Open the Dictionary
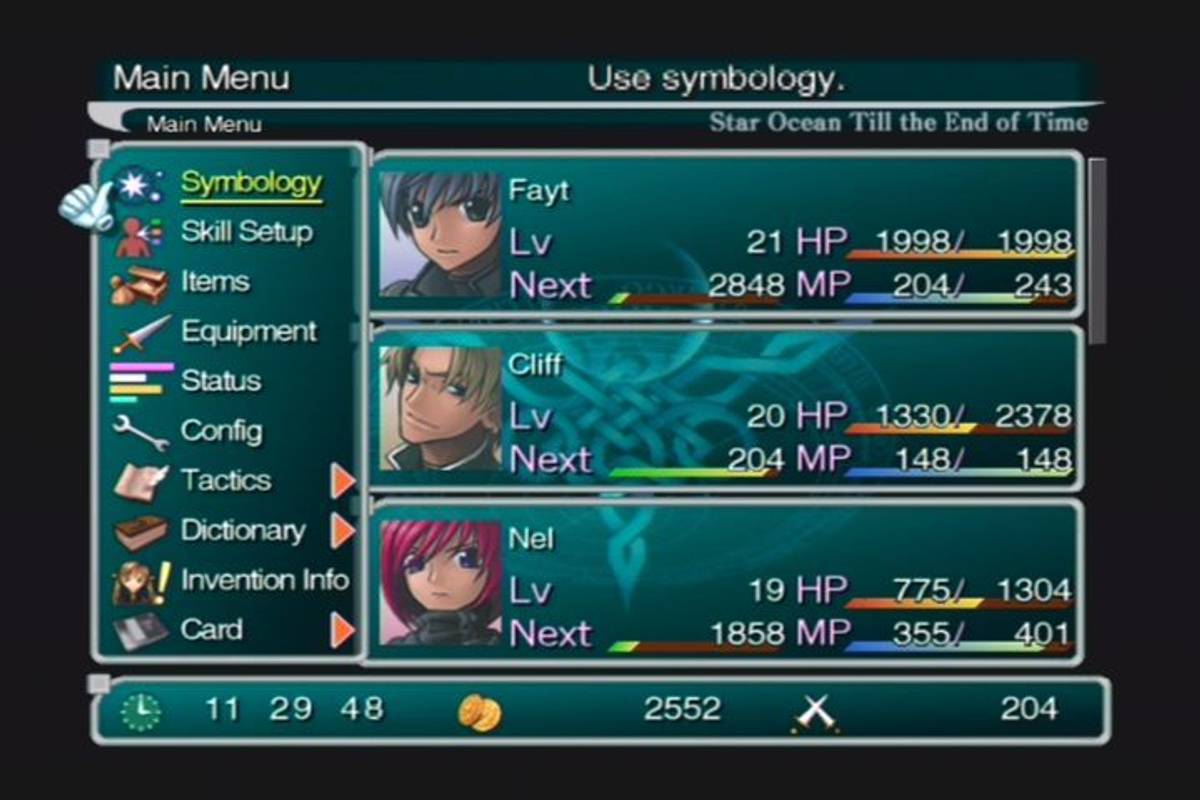1200x800 pixels. pyautogui.click(x=242, y=530)
